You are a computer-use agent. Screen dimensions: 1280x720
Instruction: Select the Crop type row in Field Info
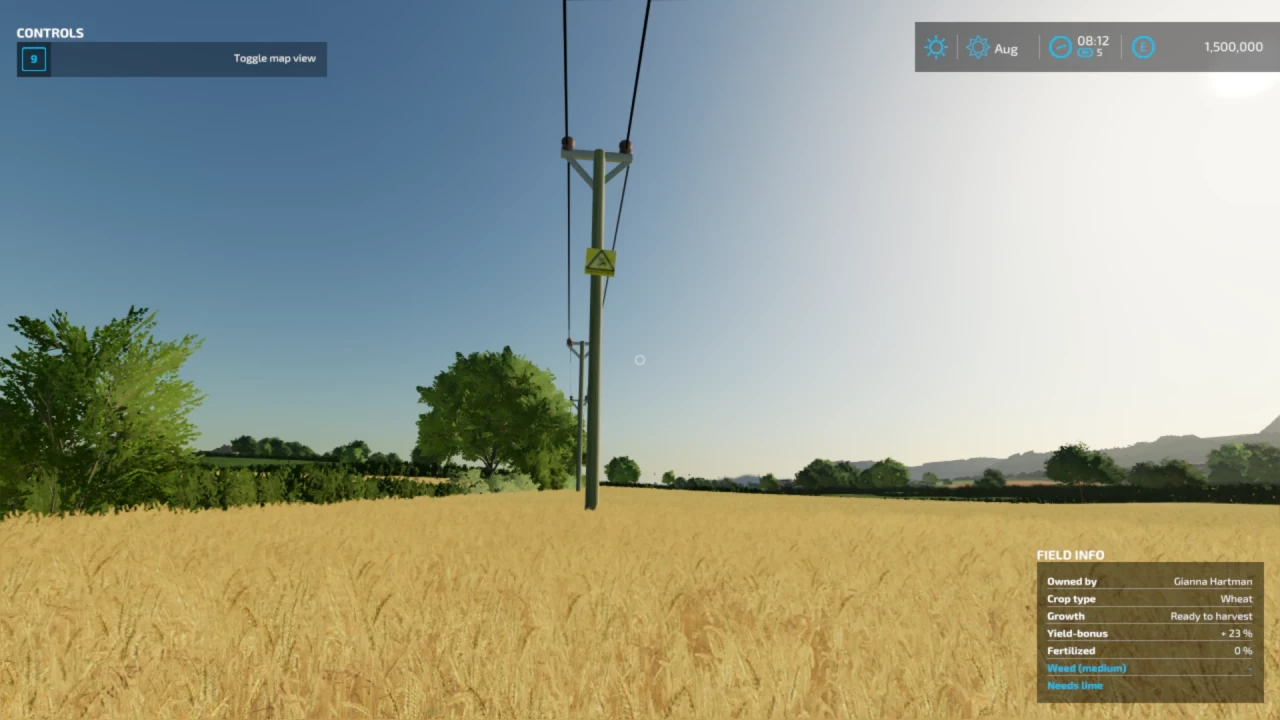click(1072, 598)
